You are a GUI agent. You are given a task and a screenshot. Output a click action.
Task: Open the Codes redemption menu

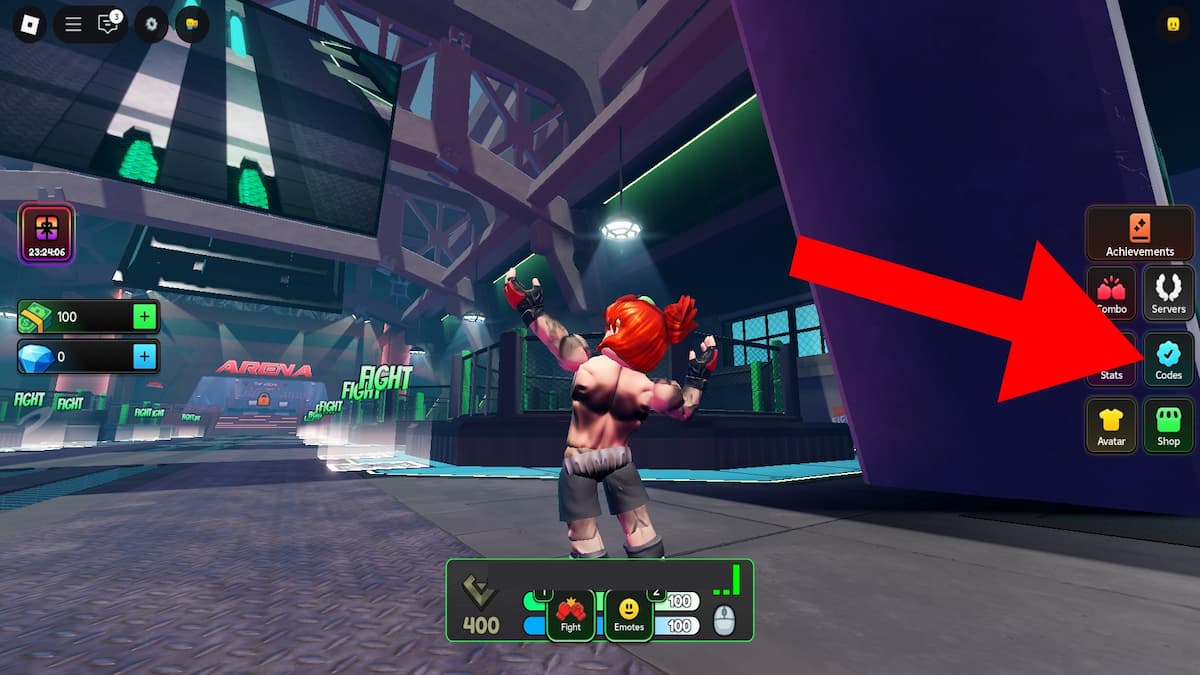click(x=1168, y=359)
